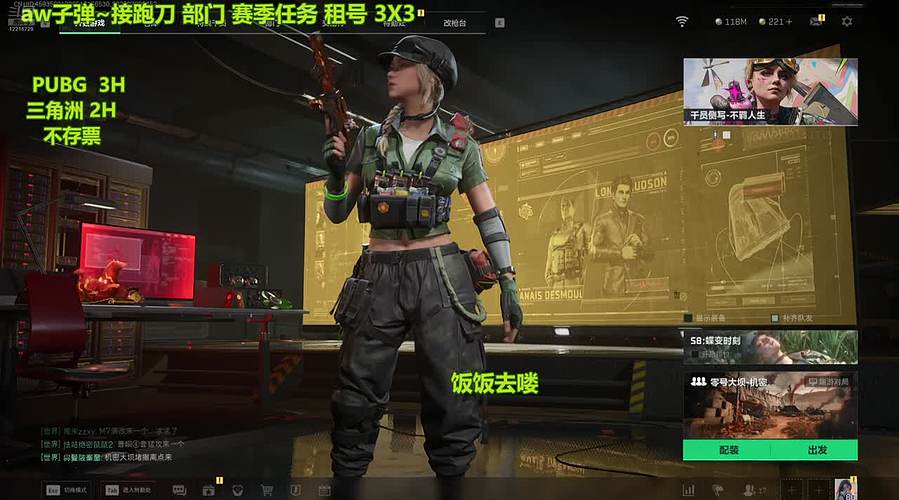Open the gear settings icon

847,21
